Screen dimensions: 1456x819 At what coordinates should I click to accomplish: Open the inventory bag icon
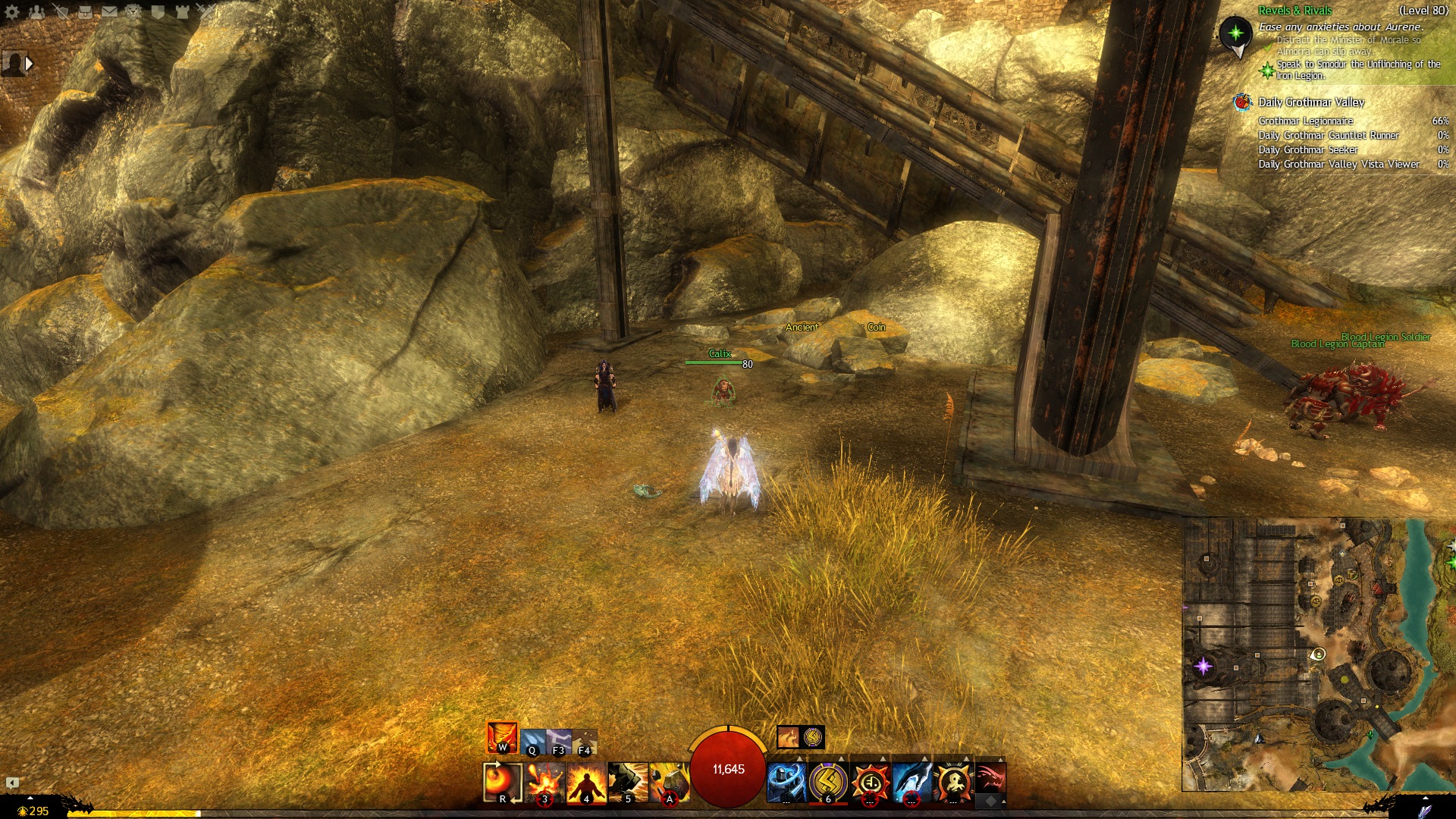coord(85,11)
